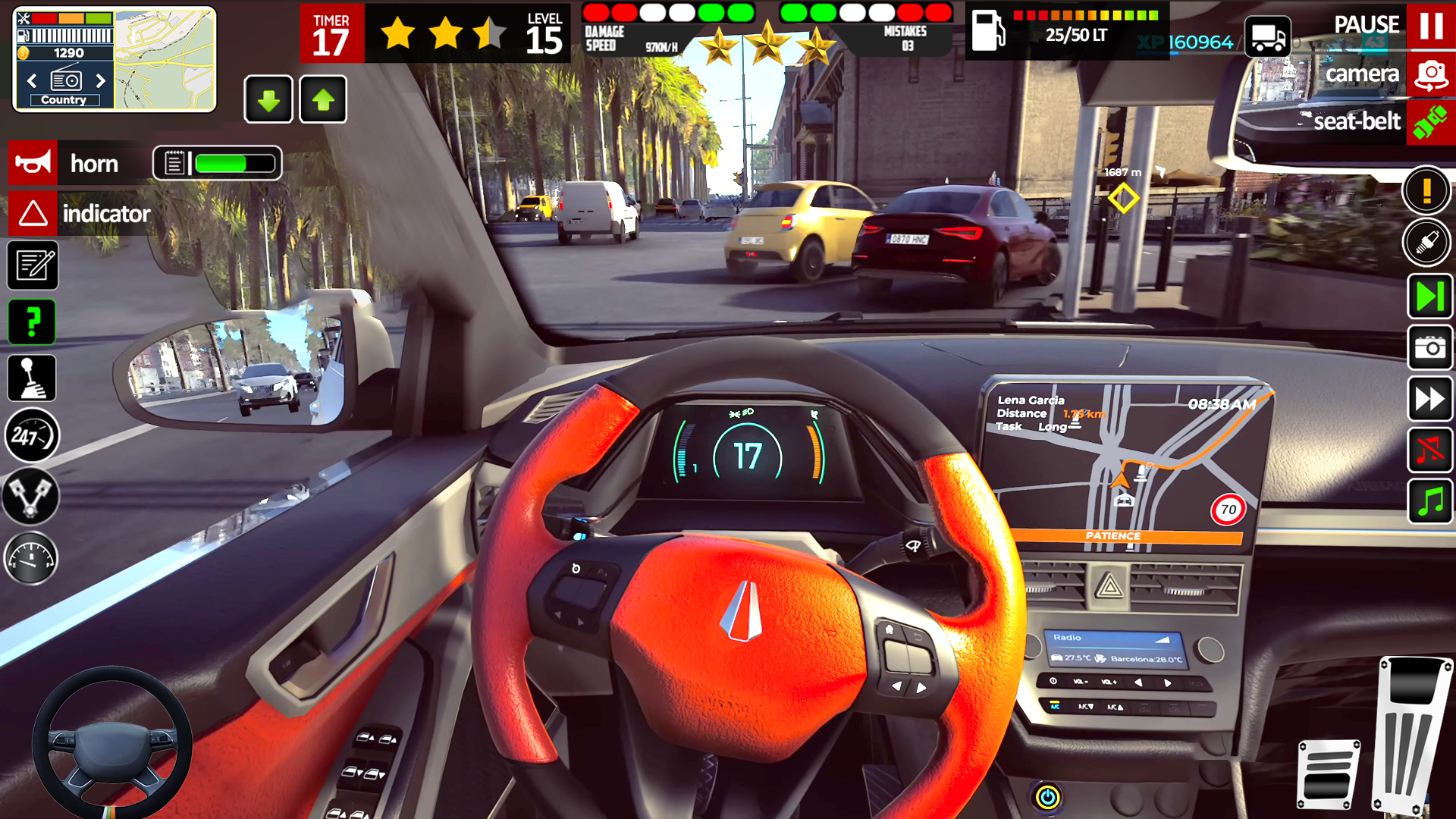
Task: Take a screenshot with the camera icon
Action: click(1430, 348)
